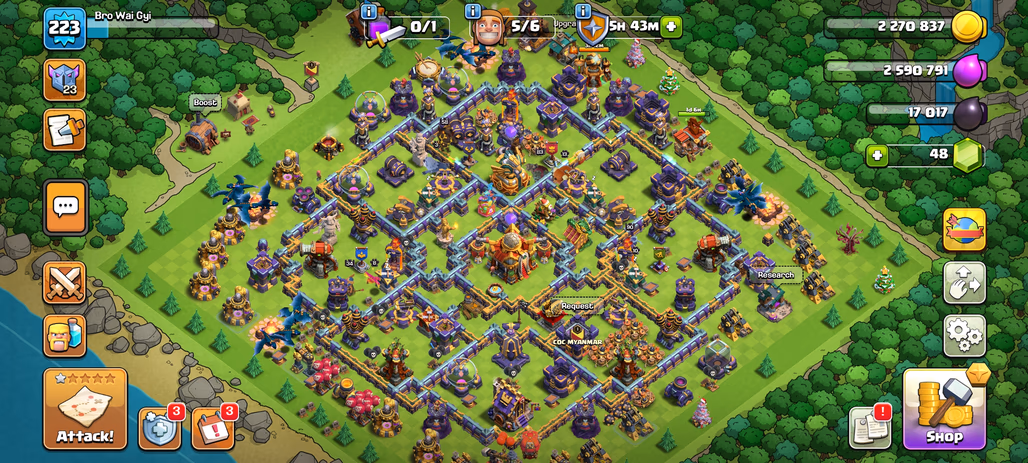Click the Request troops bubble

pyautogui.click(x=576, y=306)
